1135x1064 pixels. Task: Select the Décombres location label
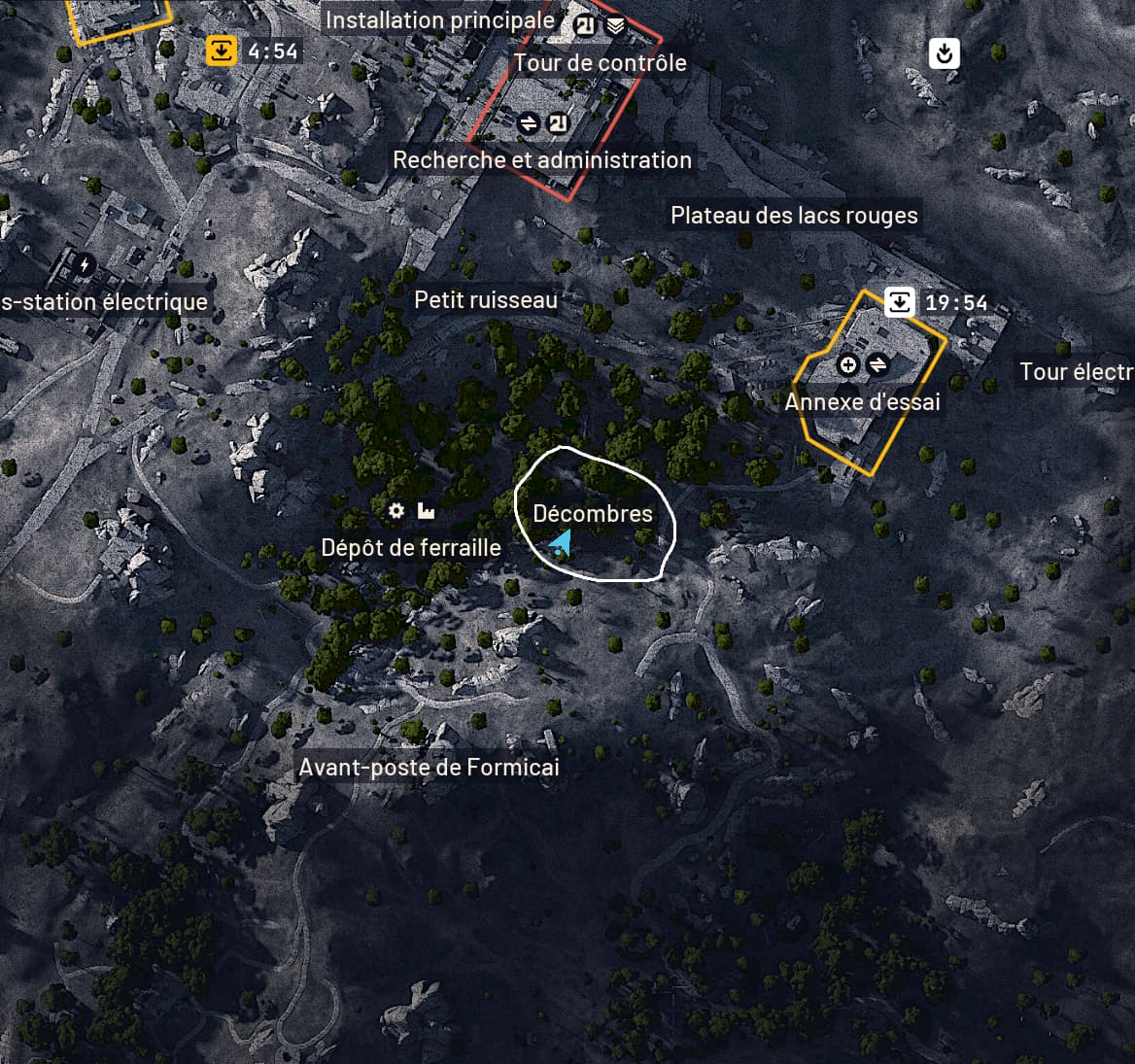point(593,513)
